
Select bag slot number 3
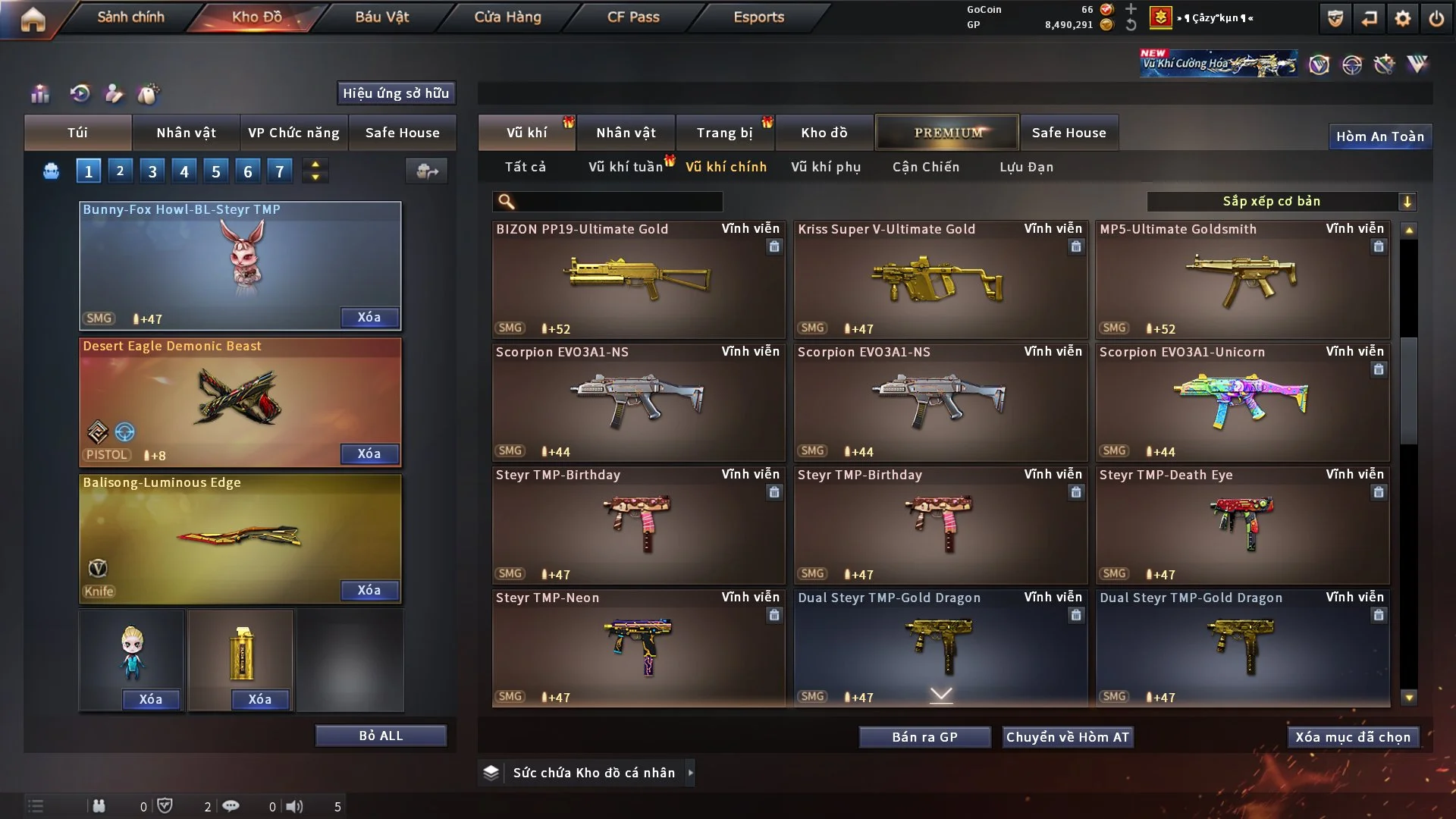(152, 171)
